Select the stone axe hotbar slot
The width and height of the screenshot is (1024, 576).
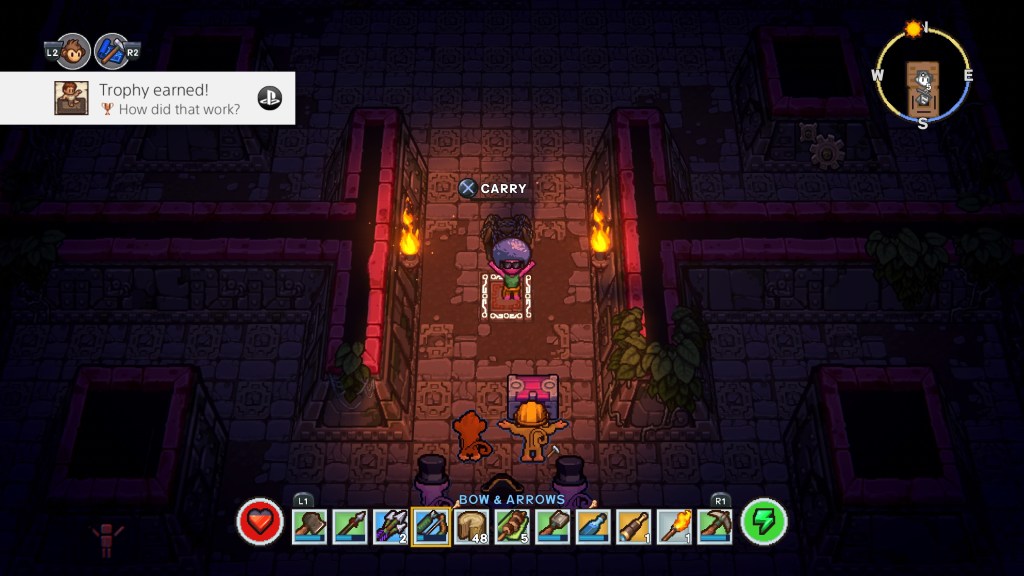[x=309, y=526]
